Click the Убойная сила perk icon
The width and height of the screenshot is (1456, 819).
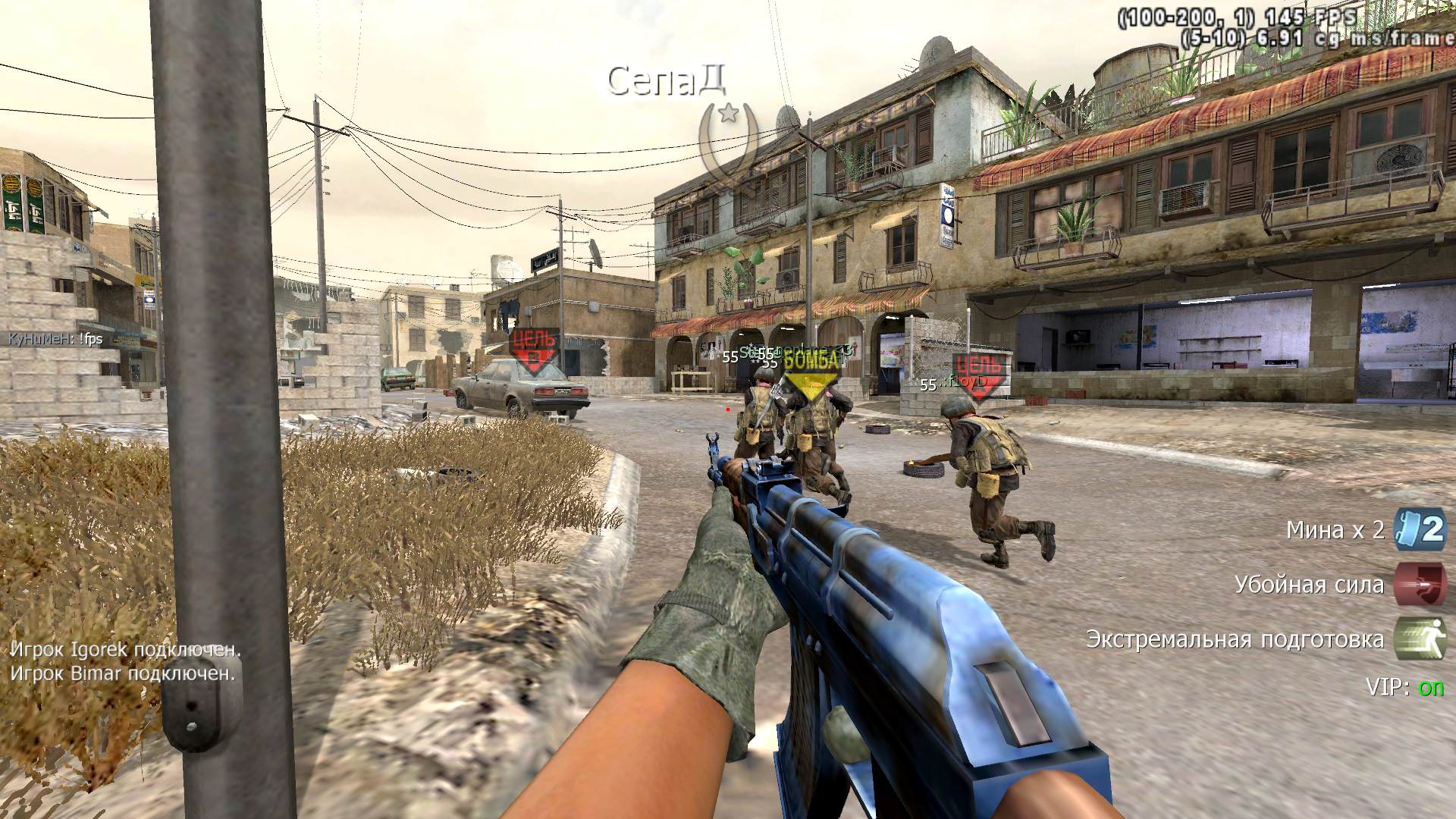[x=1420, y=584]
